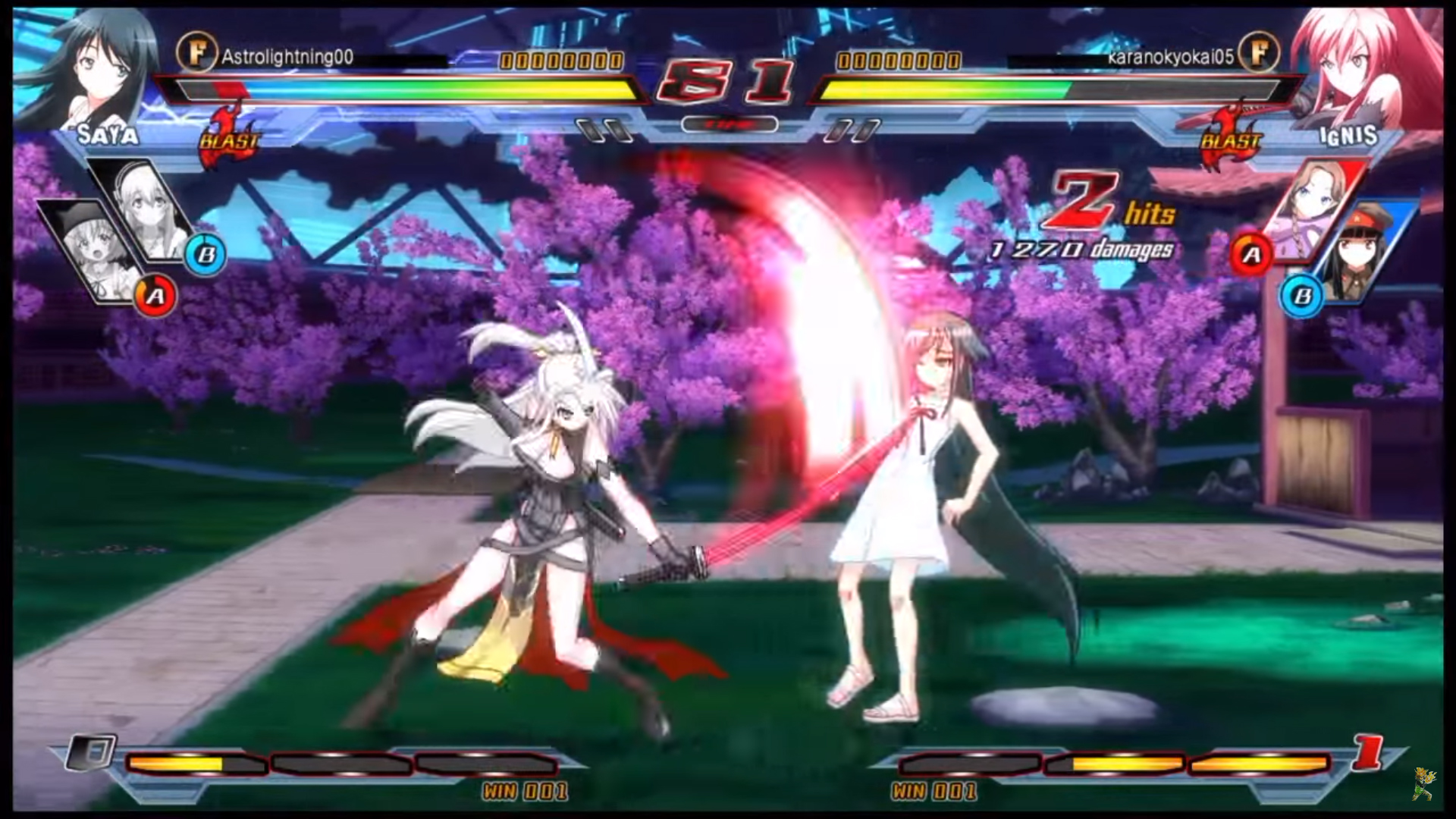
Task: Select Ignis's military-cap assist partner portrait
Action: (x=1361, y=254)
